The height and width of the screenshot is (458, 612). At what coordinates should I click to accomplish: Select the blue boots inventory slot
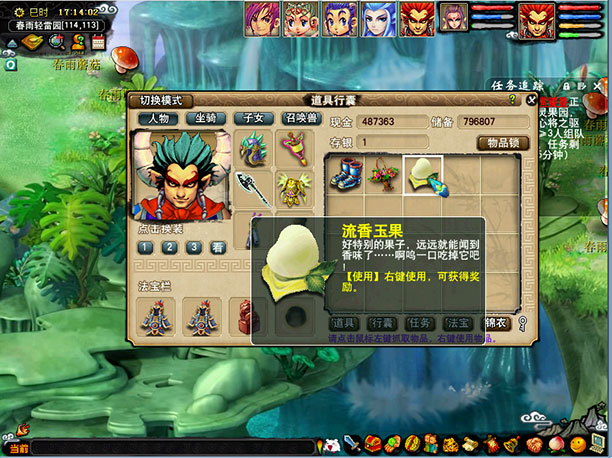tap(345, 174)
